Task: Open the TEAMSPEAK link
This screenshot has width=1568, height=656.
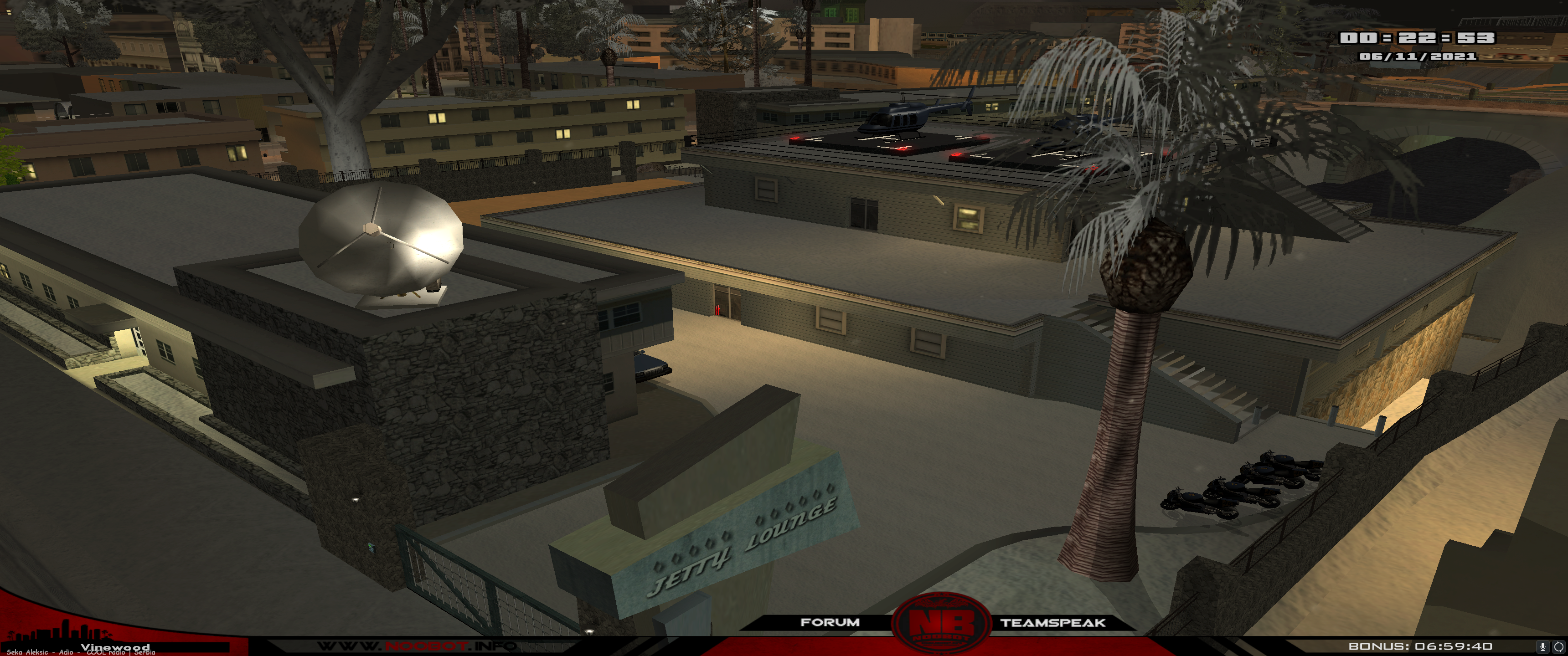Action: (1052, 623)
